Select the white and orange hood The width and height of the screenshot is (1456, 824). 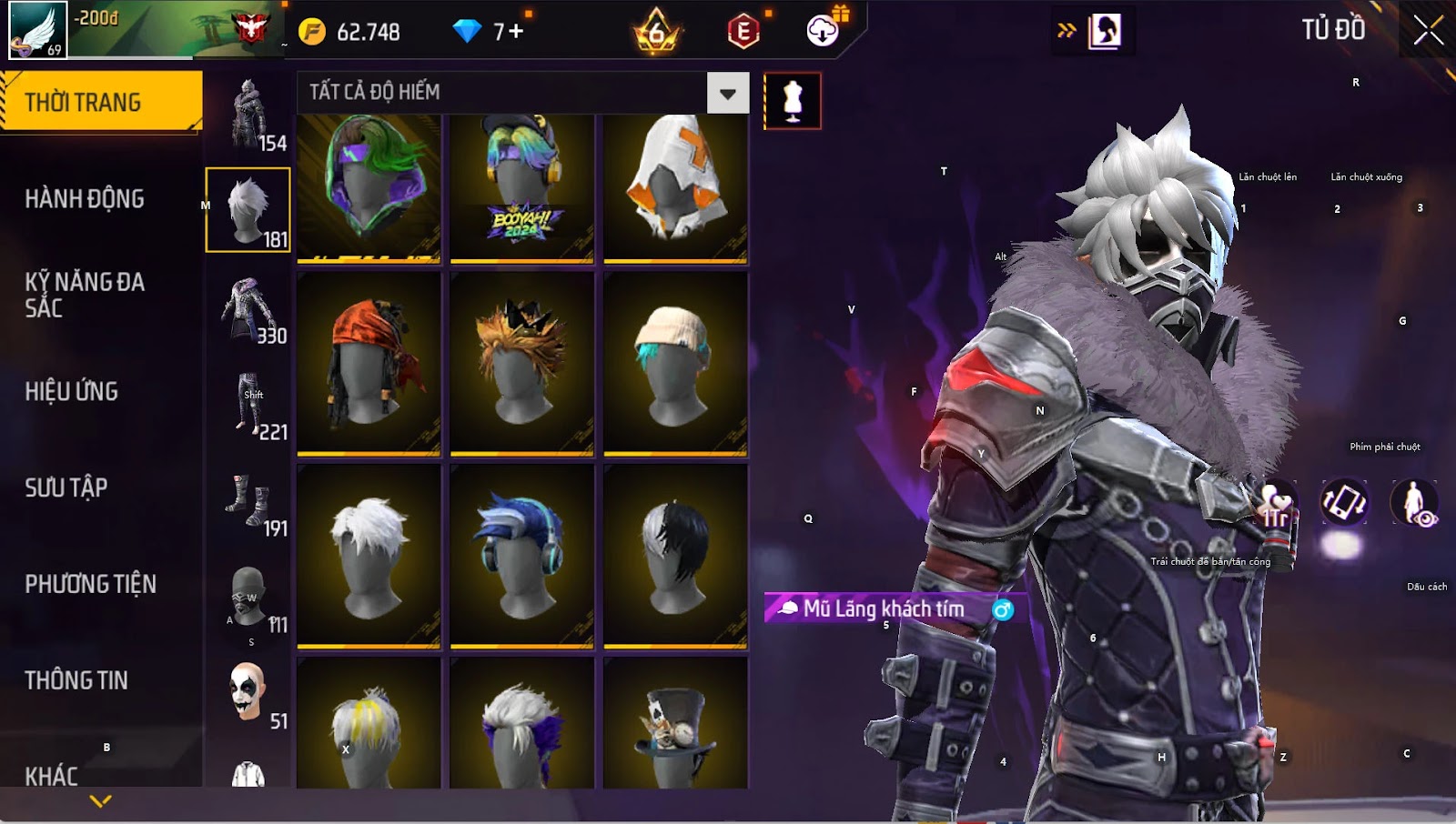[x=675, y=187]
